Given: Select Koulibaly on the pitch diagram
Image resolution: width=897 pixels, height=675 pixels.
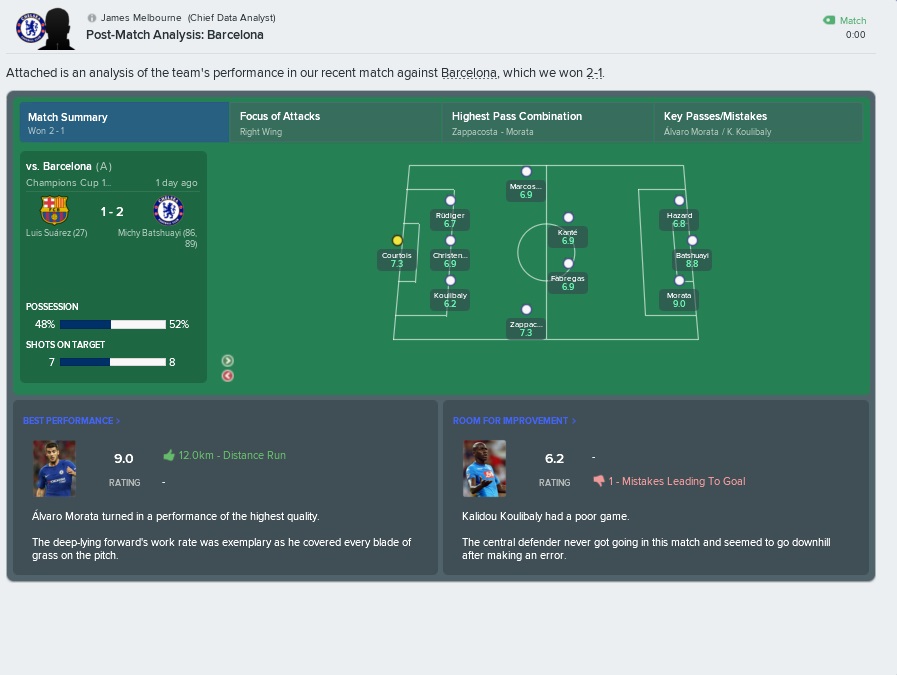Looking at the screenshot, I should point(450,281).
